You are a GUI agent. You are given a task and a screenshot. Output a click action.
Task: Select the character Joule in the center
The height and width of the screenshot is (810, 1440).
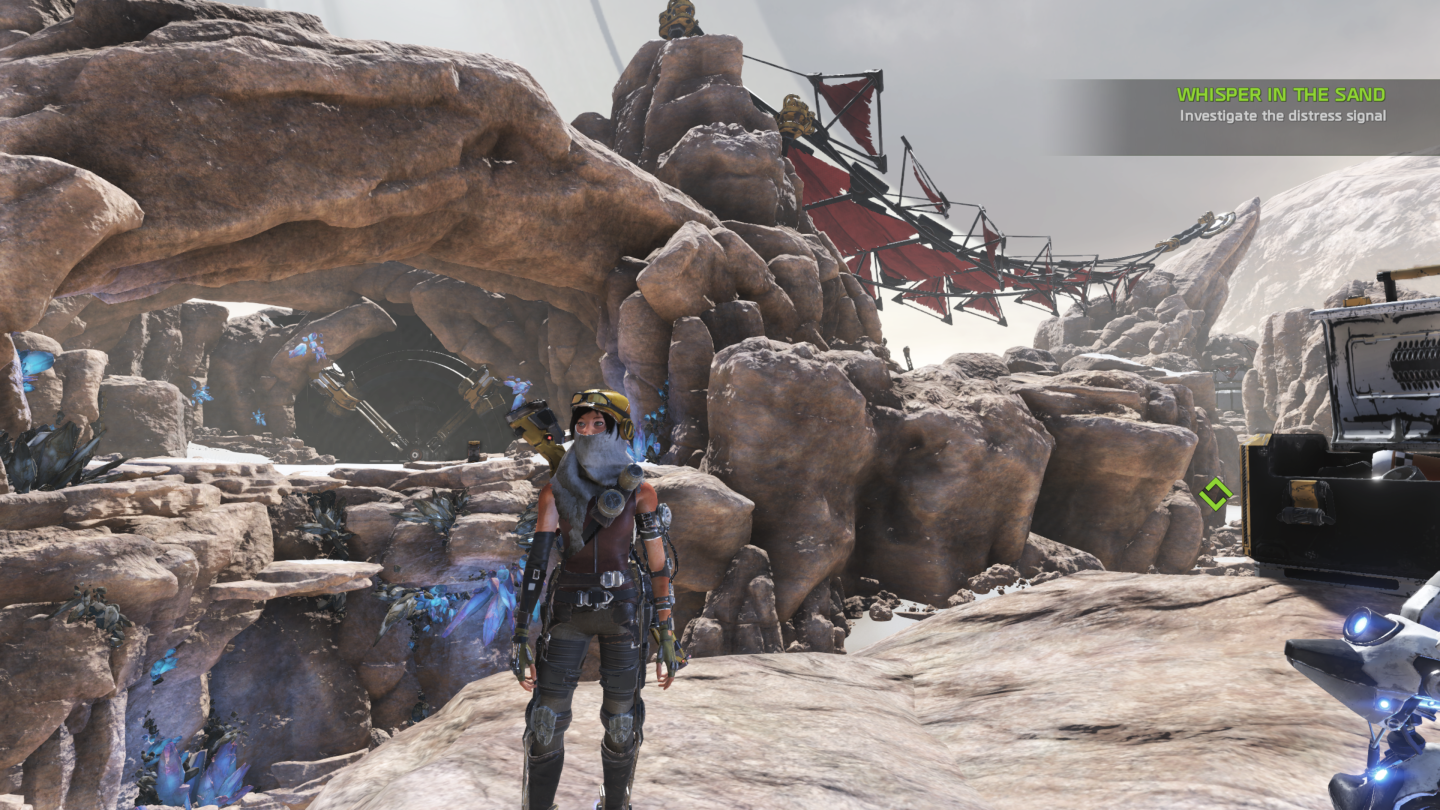click(x=590, y=550)
